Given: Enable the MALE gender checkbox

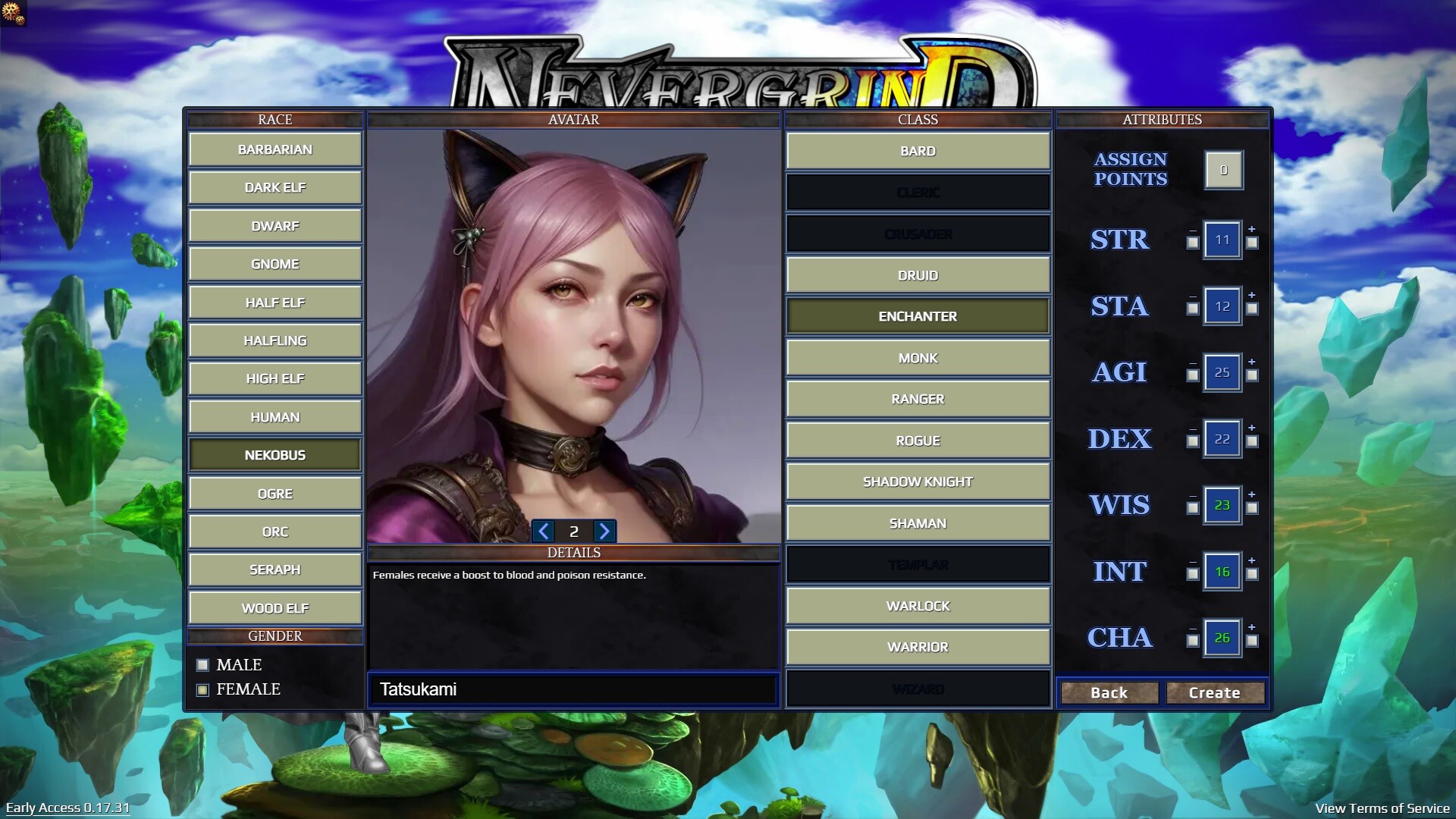Looking at the screenshot, I should 202,664.
